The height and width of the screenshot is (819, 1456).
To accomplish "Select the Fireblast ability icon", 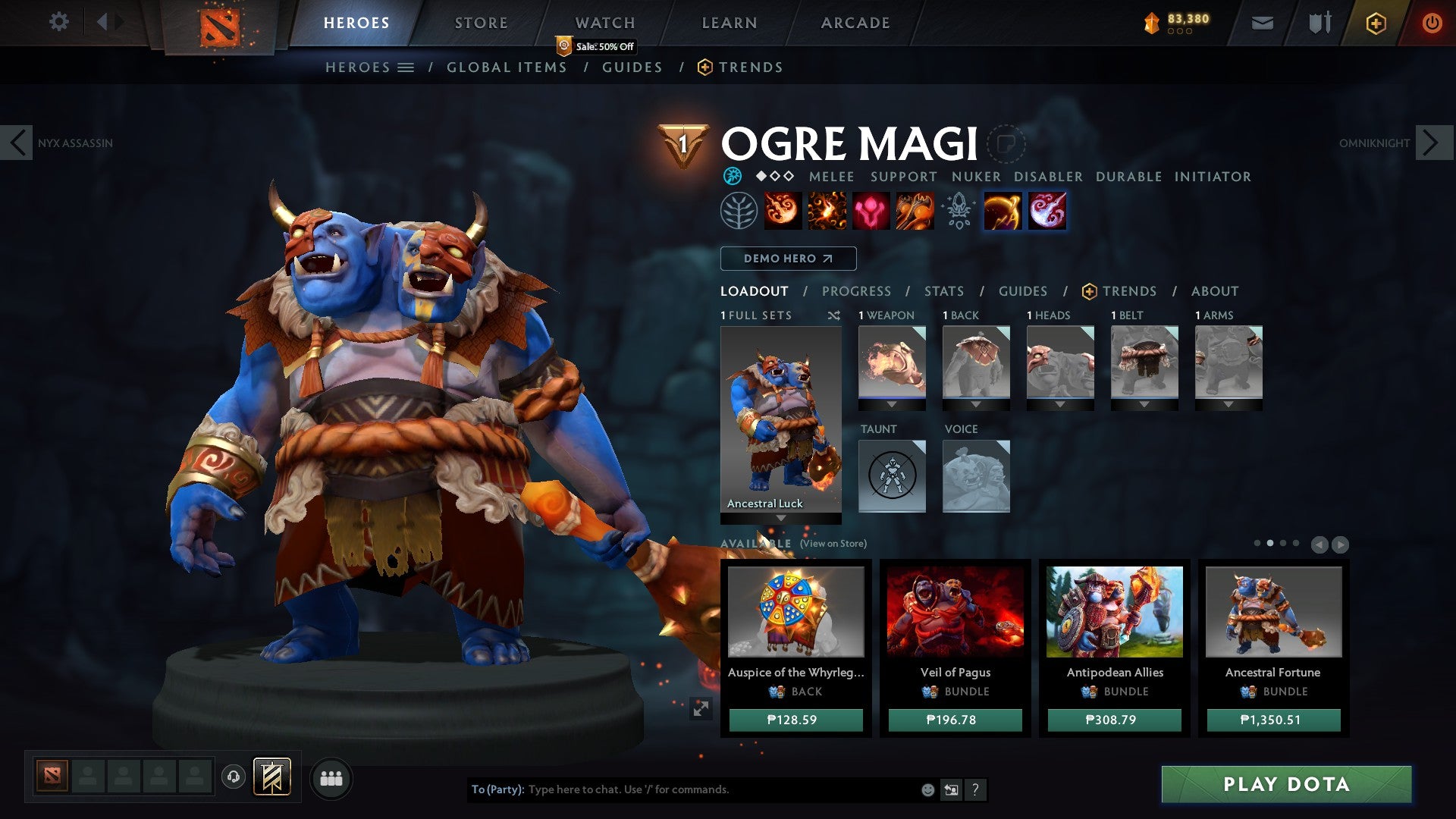I will point(784,212).
